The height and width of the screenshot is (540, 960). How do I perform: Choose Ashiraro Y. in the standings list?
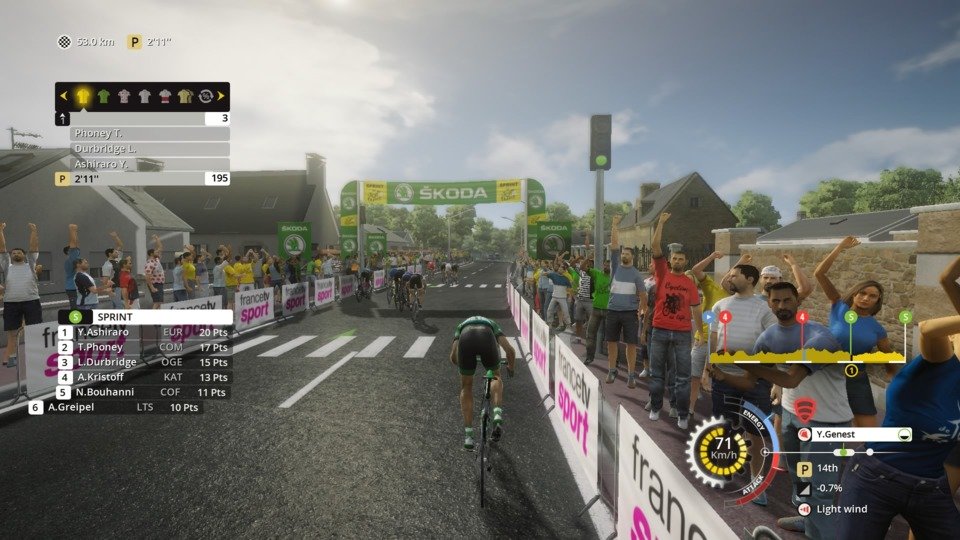tap(149, 163)
